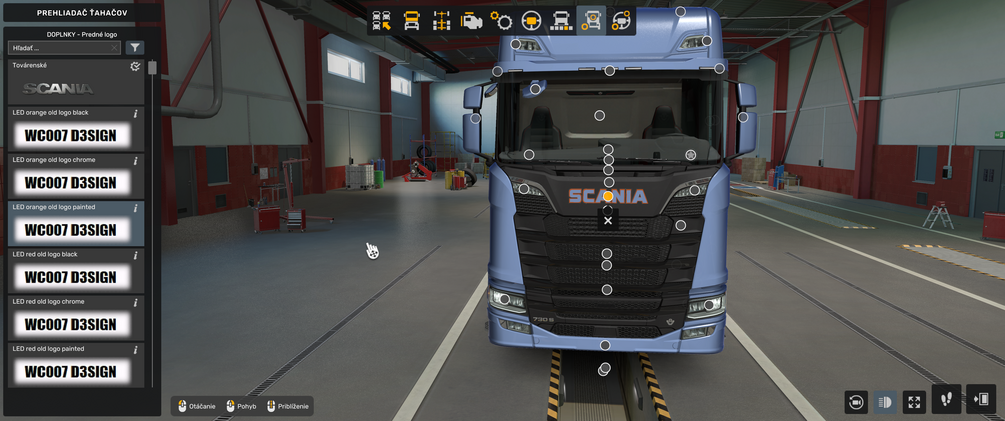The width and height of the screenshot is (1005, 421).
Task: Show info for LED red old logo chrome
Action: pos(135,302)
